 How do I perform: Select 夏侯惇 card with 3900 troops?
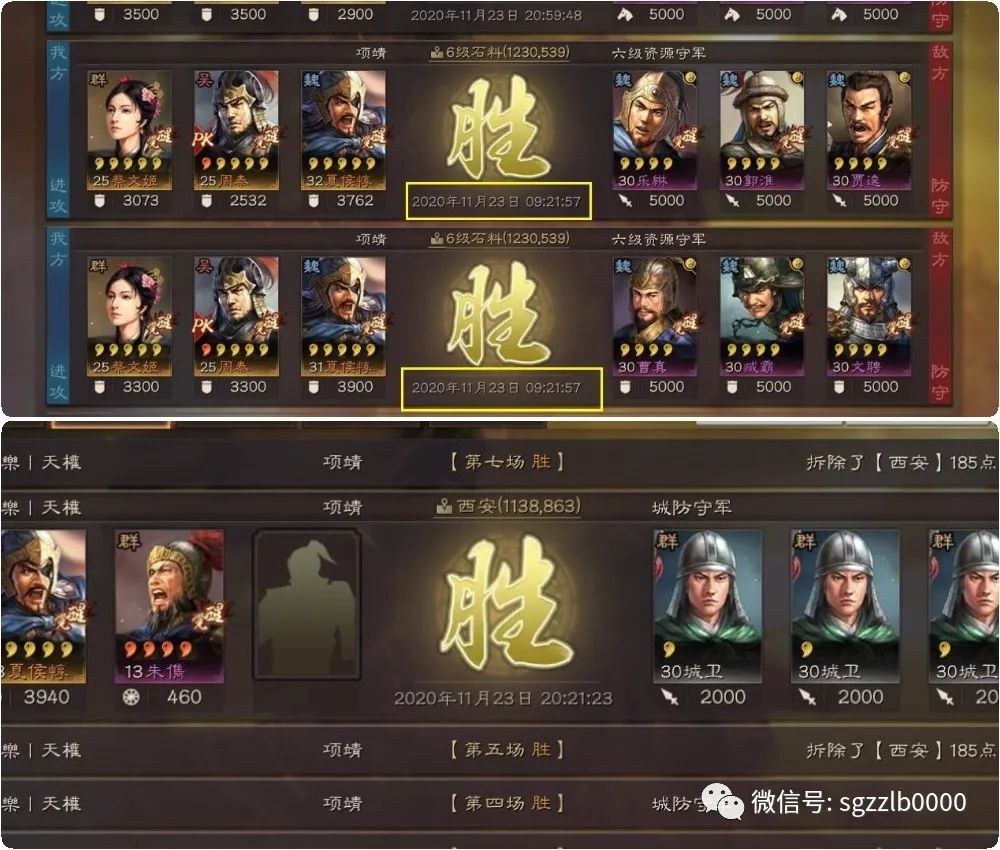pyautogui.click(x=342, y=316)
